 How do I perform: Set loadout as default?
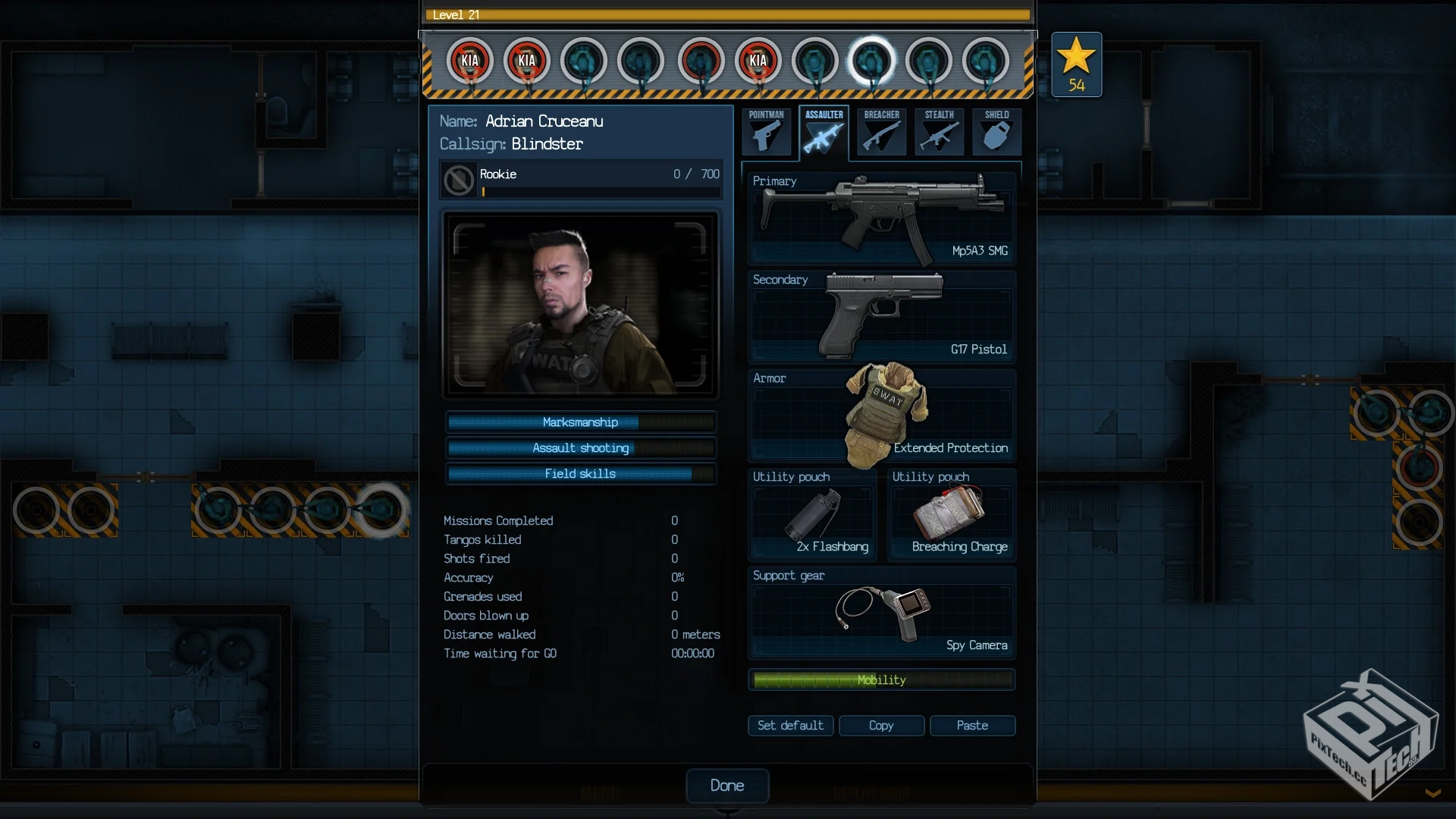pos(790,726)
